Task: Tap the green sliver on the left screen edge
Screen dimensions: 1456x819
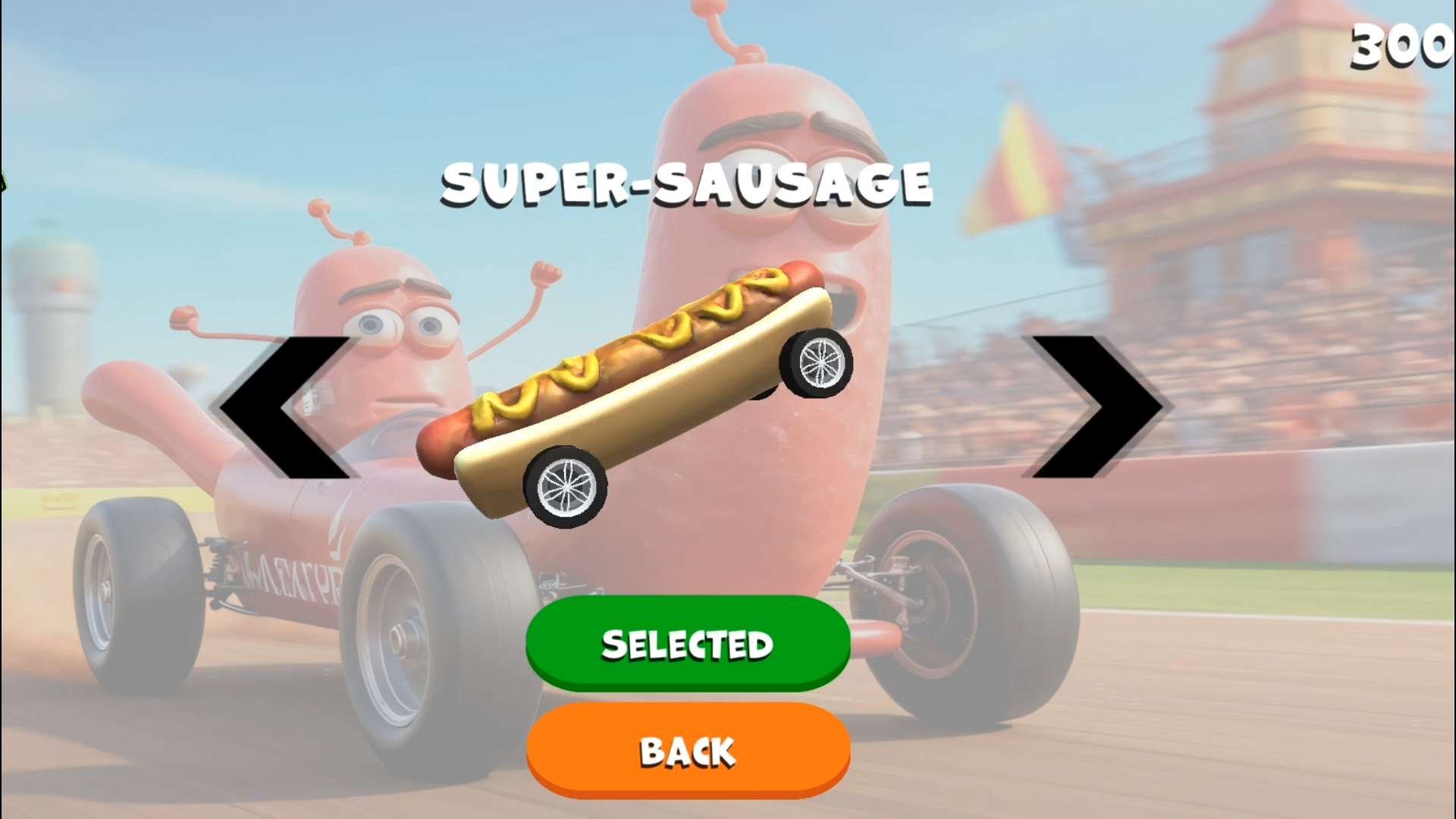Action: [x=3, y=180]
